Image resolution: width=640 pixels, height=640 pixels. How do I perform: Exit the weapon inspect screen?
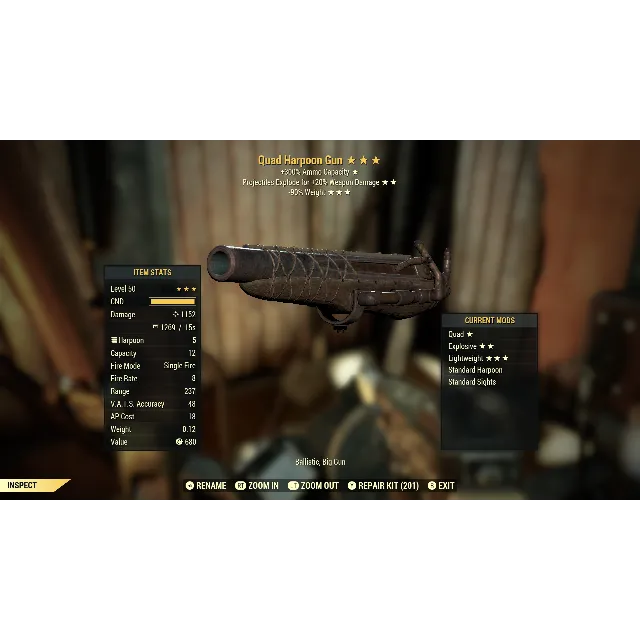(x=441, y=486)
